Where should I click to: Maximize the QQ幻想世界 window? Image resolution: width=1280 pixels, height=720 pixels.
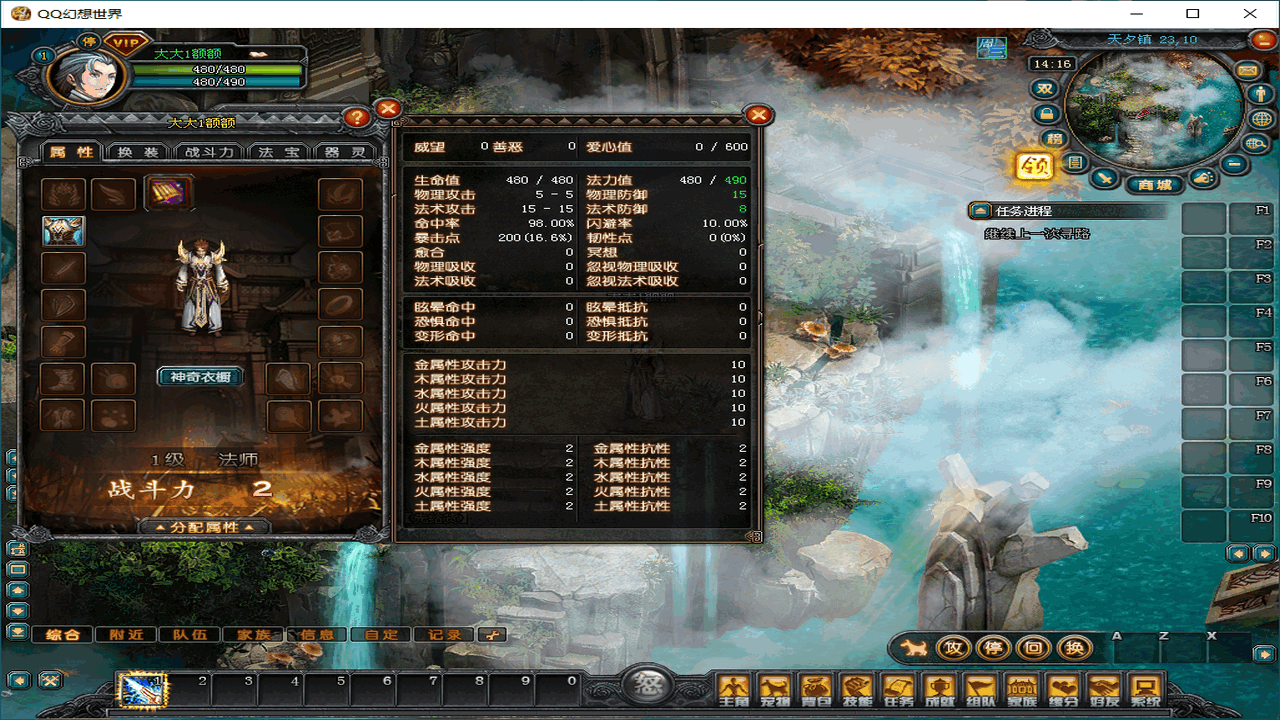pyautogui.click(x=1192, y=14)
